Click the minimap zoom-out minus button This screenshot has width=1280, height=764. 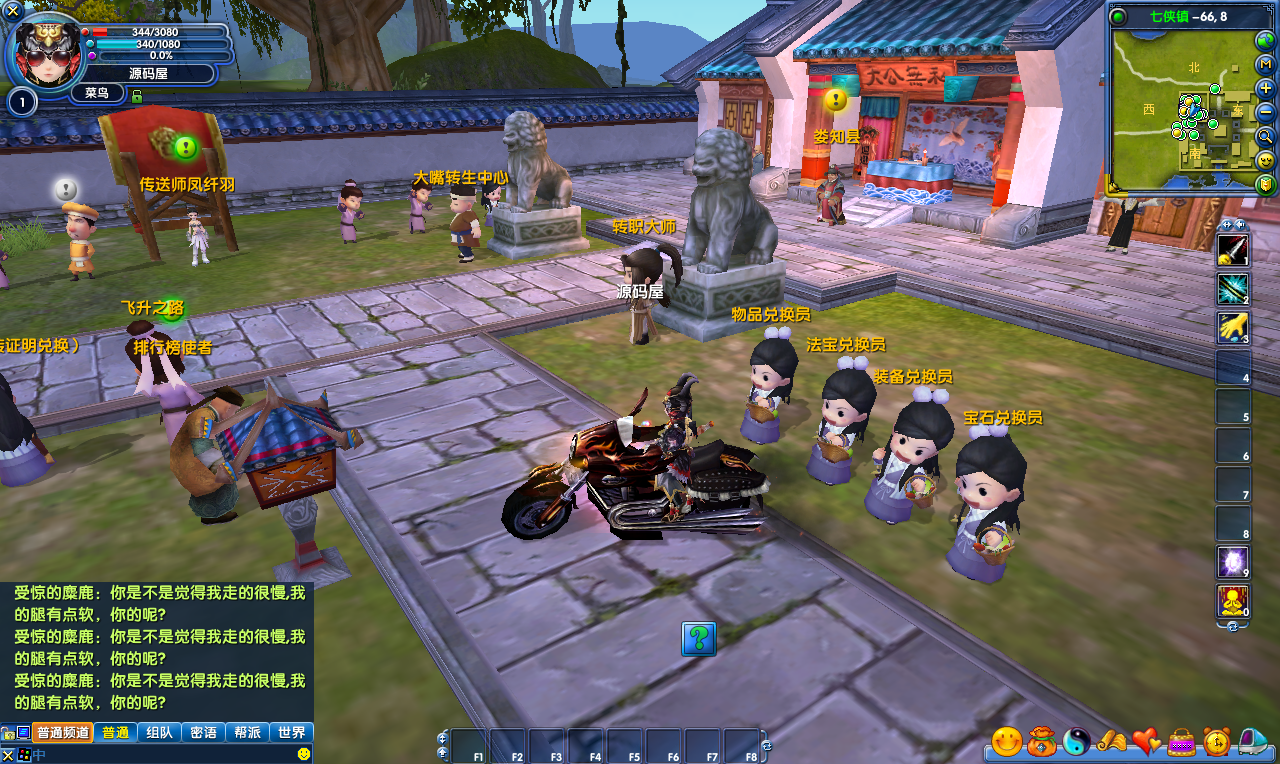click(x=1266, y=112)
